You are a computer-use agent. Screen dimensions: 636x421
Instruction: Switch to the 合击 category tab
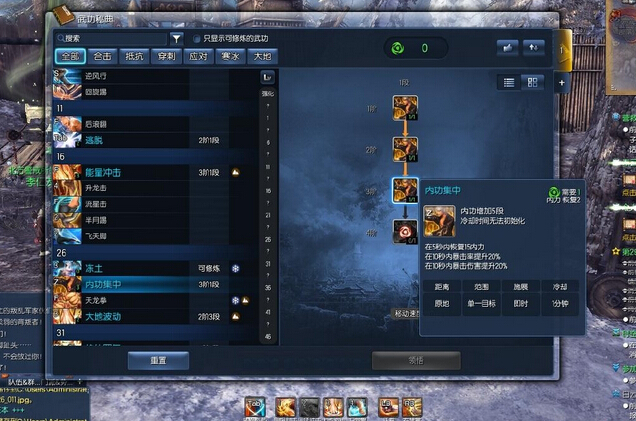tap(102, 57)
